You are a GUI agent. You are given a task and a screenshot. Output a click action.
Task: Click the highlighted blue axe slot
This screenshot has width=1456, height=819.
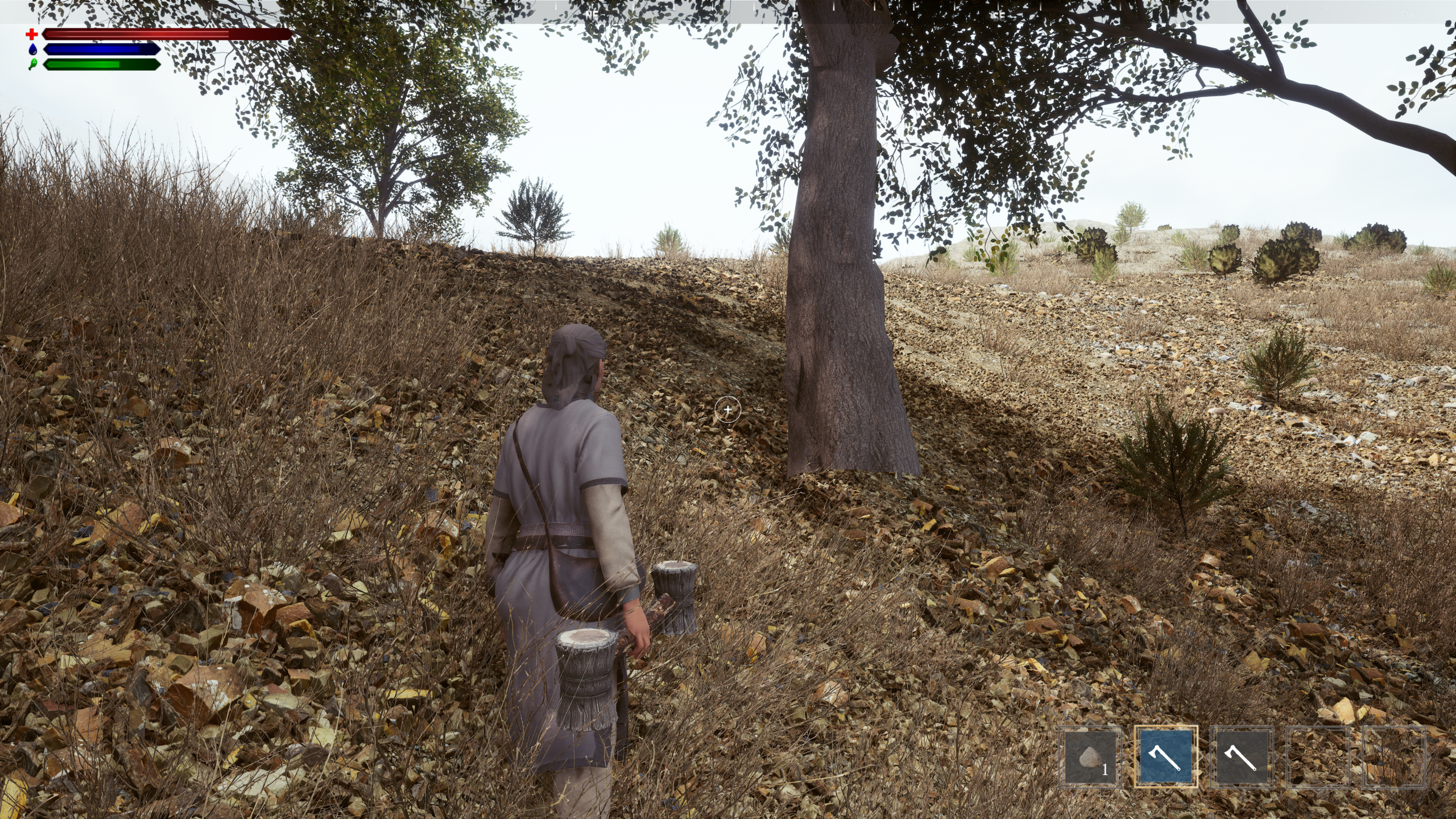1166,757
